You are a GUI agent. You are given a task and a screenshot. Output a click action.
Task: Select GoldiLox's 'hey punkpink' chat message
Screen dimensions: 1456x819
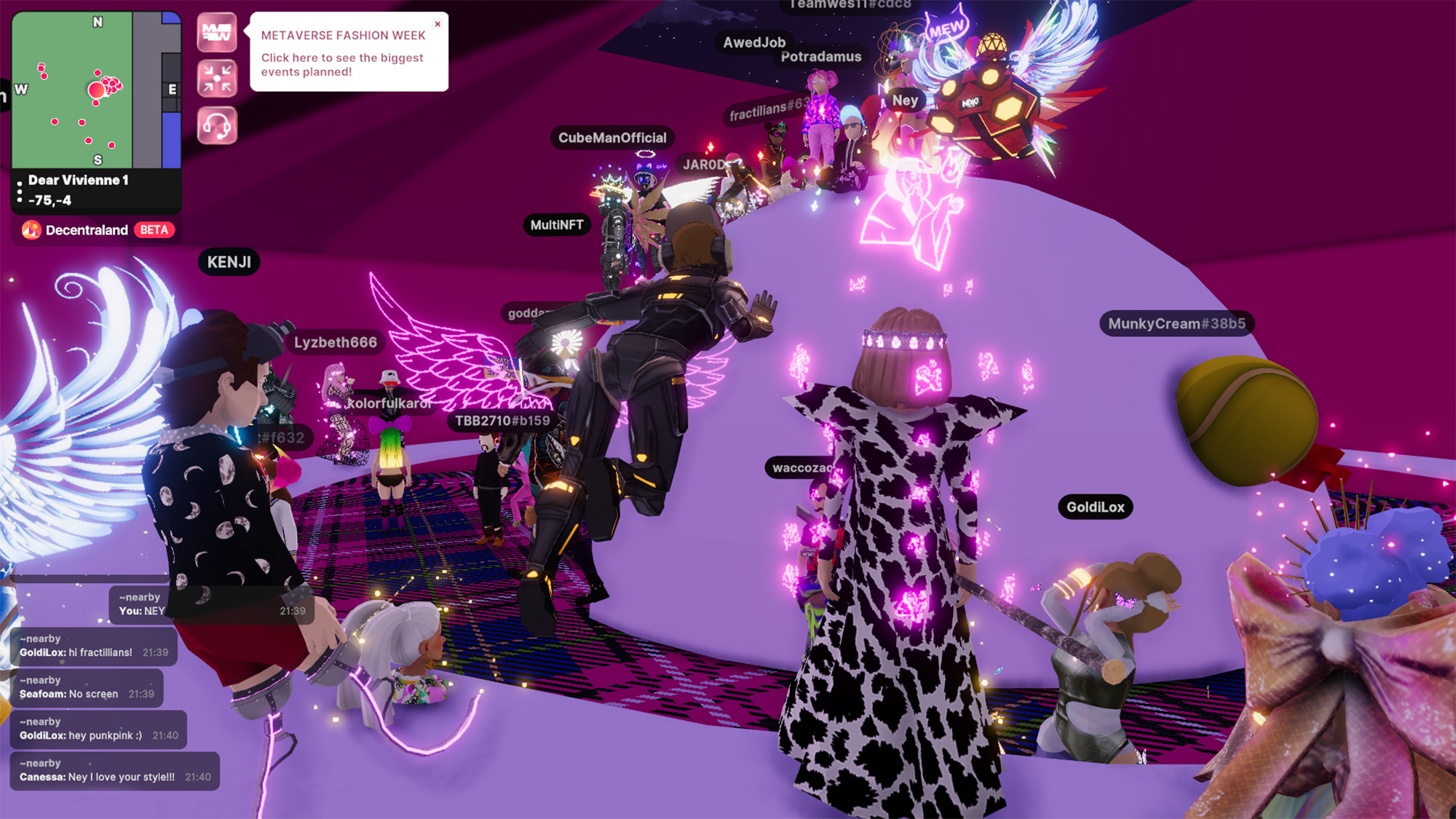point(98,729)
